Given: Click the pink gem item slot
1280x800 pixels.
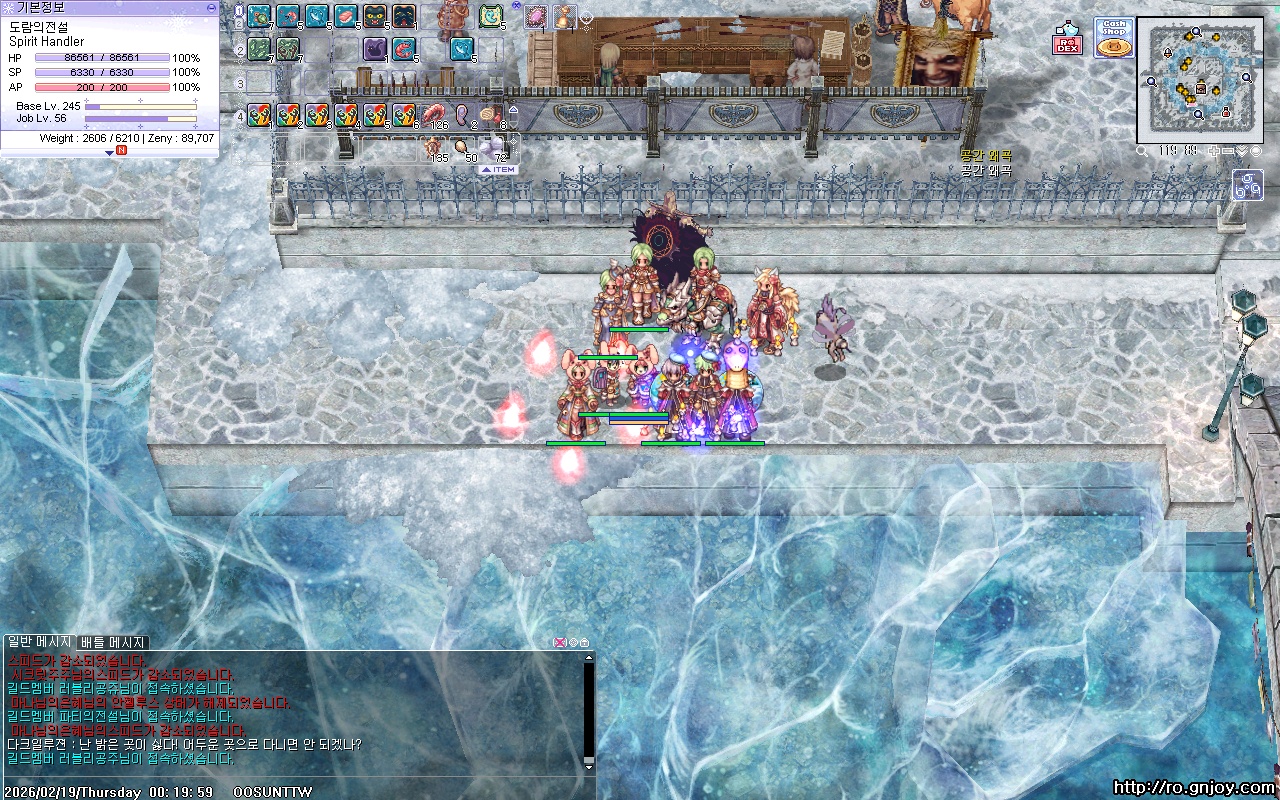Looking at the screenshot, I should (x=536, y=16).
